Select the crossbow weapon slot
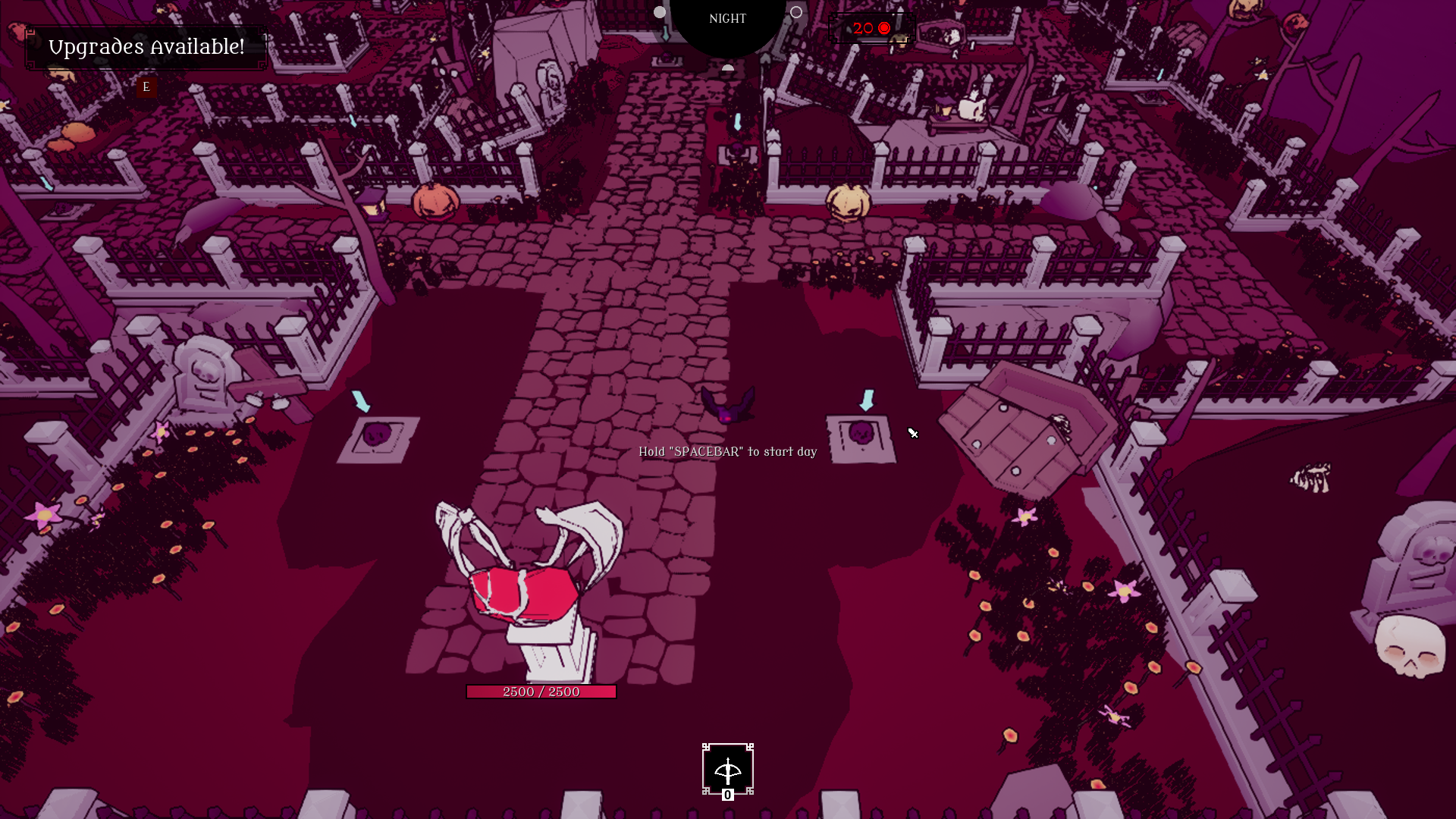This screenshot has width=1456, height=819. click(x=727, y=770)
